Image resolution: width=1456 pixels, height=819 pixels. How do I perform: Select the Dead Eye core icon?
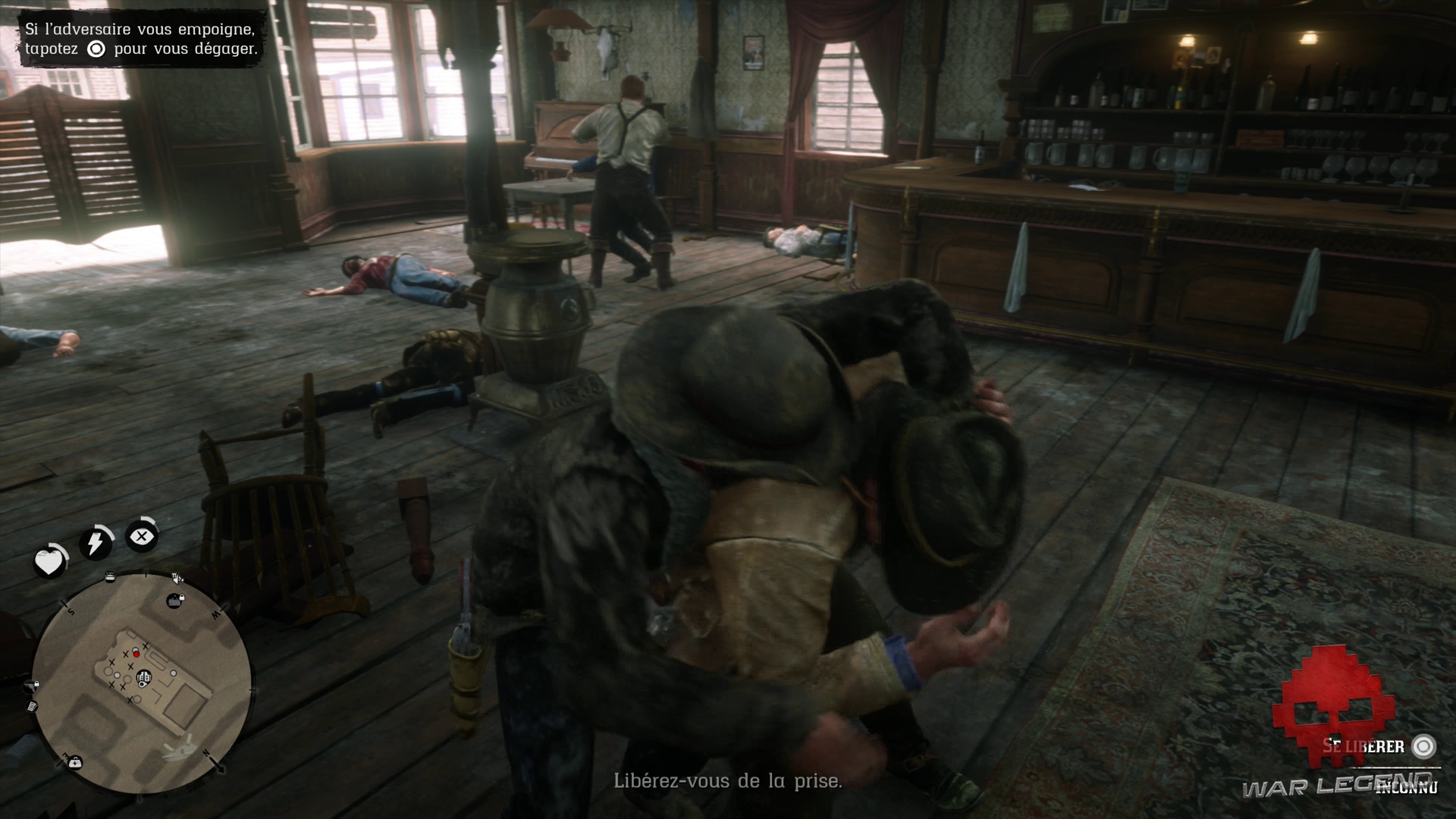[142, 535]
